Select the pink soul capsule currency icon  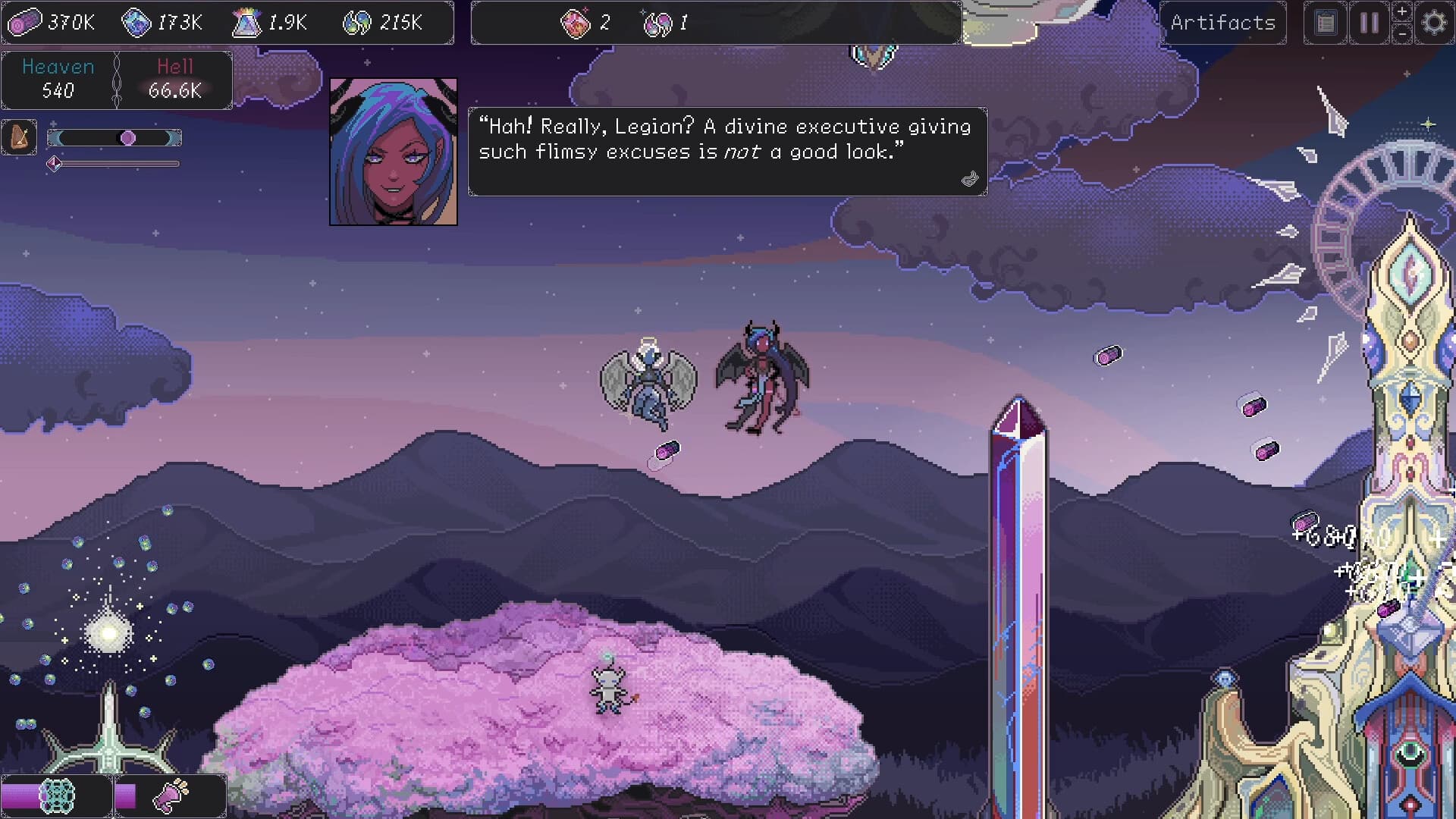pos(25,22)
